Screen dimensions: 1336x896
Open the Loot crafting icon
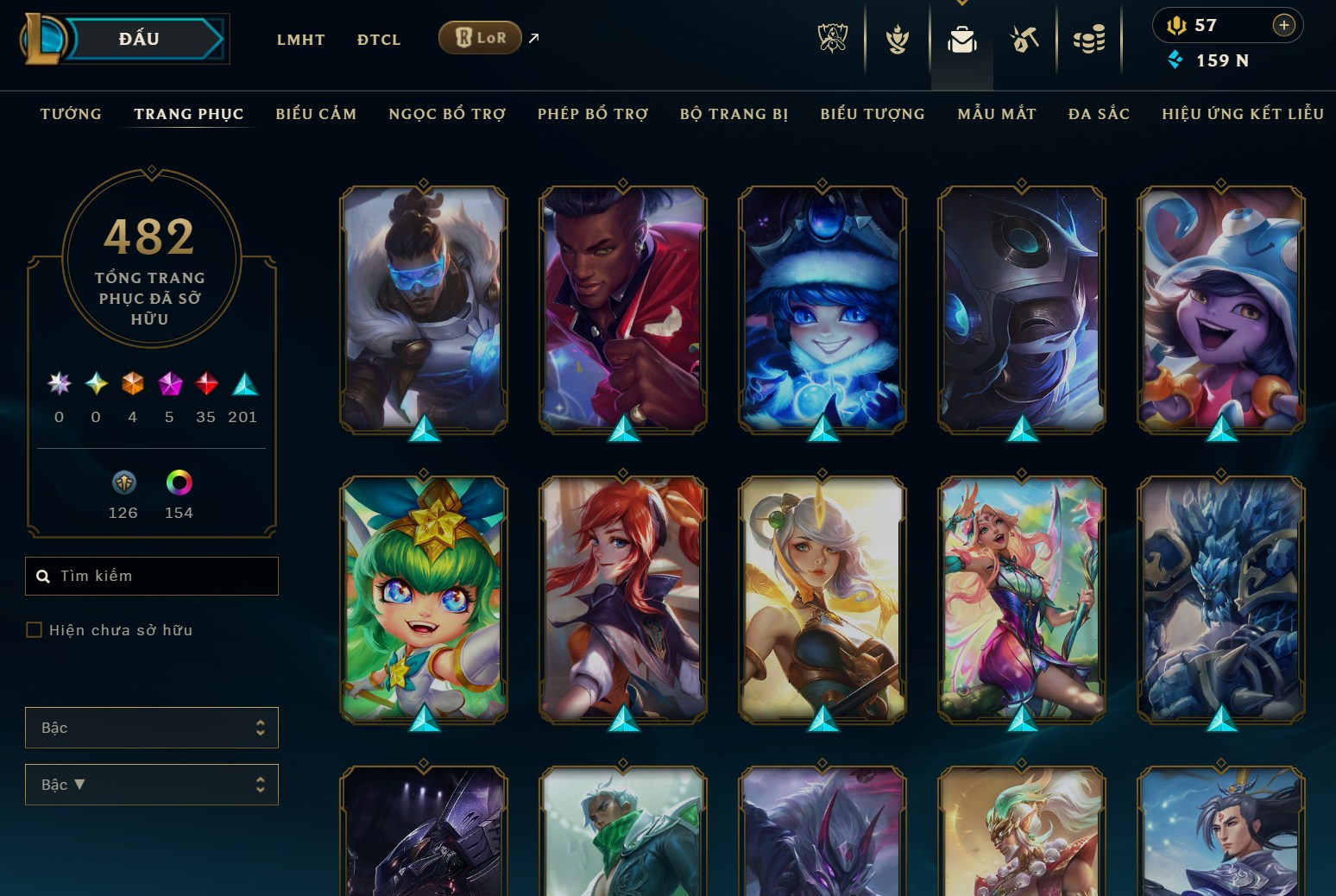[x=1023, y=39]
